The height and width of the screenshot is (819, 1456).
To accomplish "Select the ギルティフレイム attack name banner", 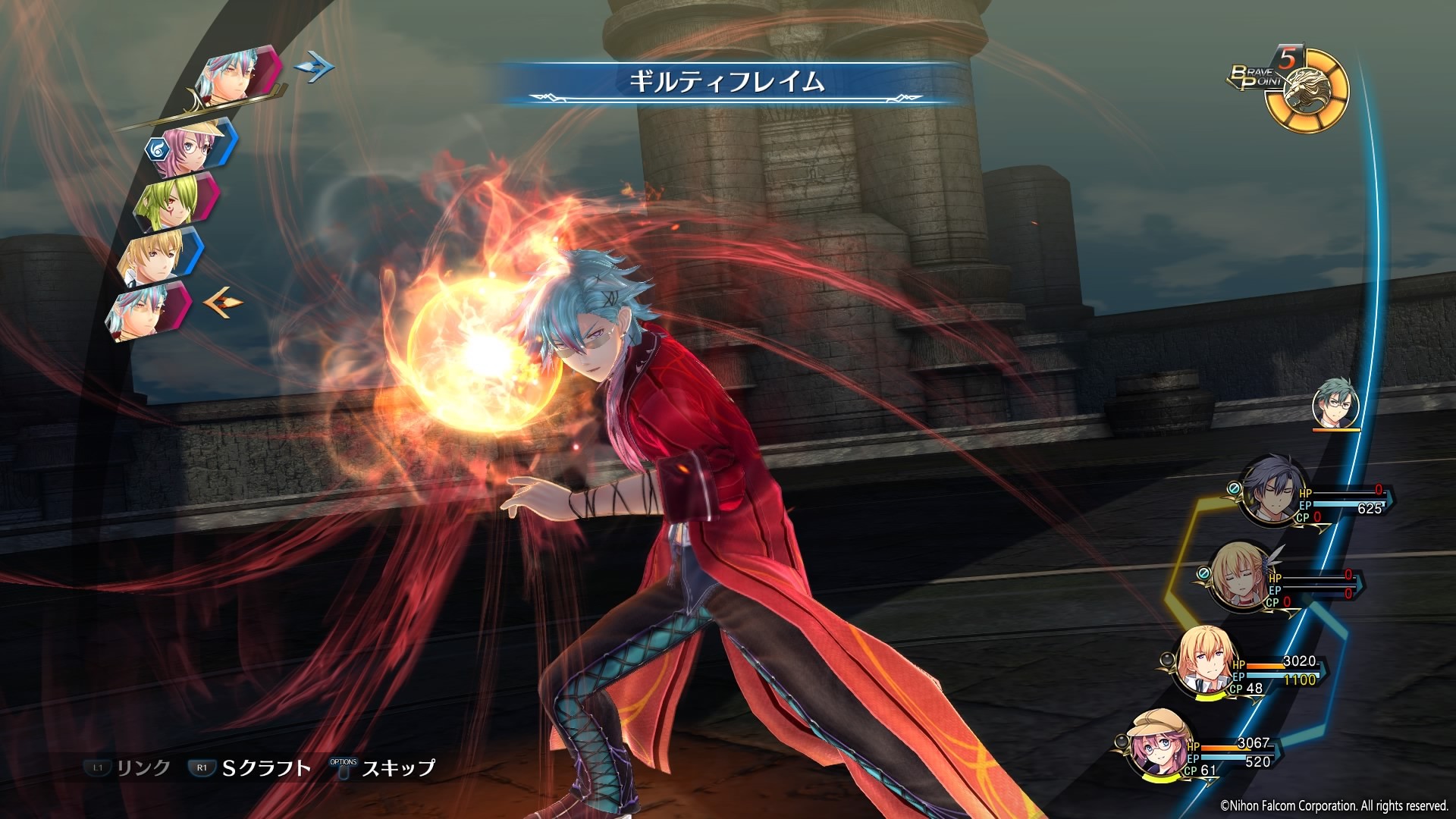I will click(728, 82).
